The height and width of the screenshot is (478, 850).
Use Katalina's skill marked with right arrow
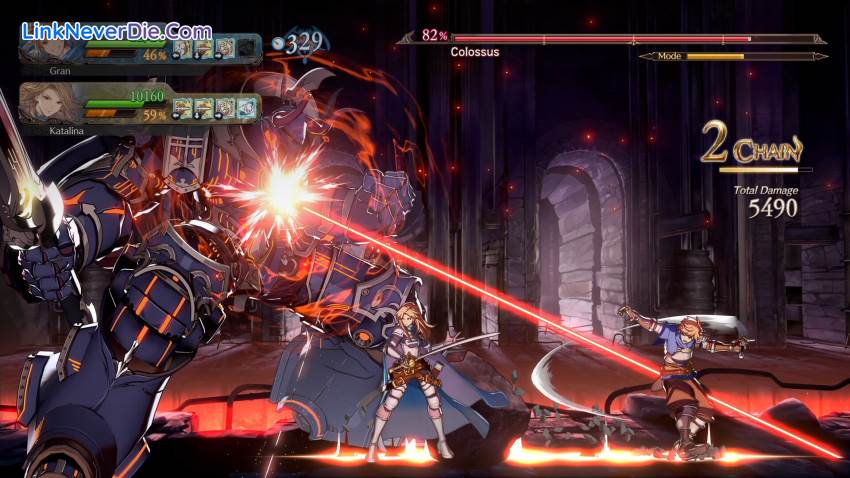(x=223, y=106)
